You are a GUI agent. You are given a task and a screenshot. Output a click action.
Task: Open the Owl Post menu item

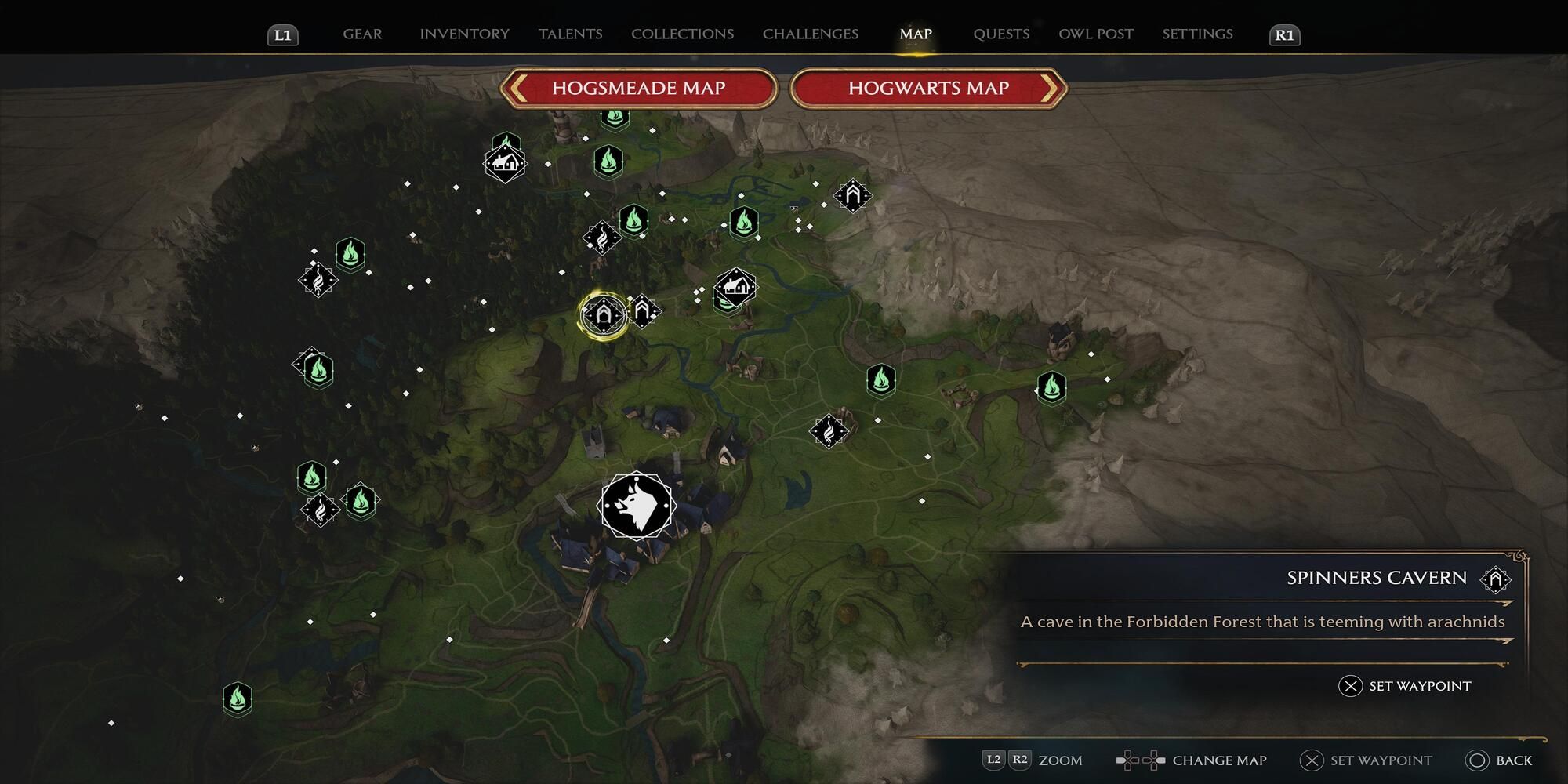tap(1095, 34)
